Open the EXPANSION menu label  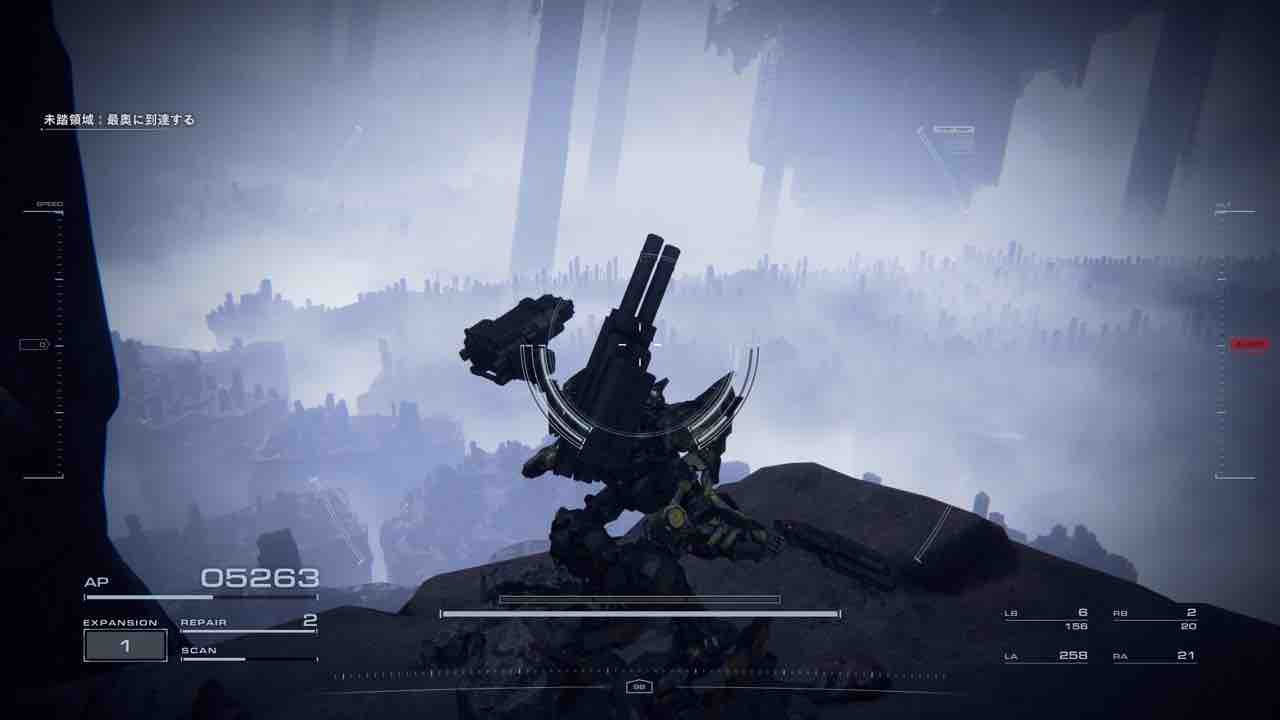tap(121, 621)
